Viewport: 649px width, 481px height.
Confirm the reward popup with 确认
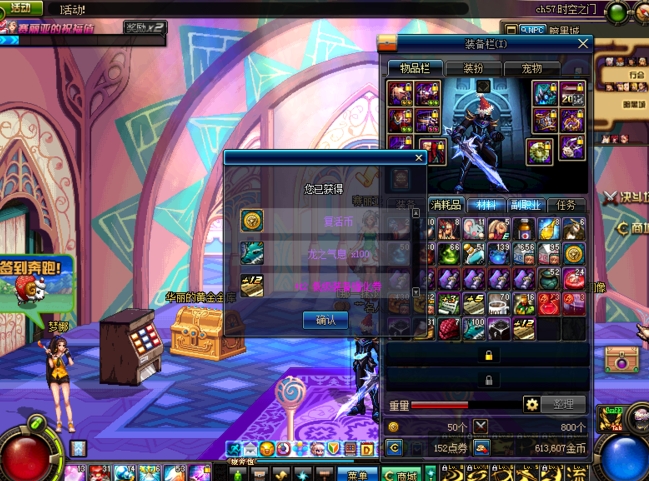[x=325, y=320]
